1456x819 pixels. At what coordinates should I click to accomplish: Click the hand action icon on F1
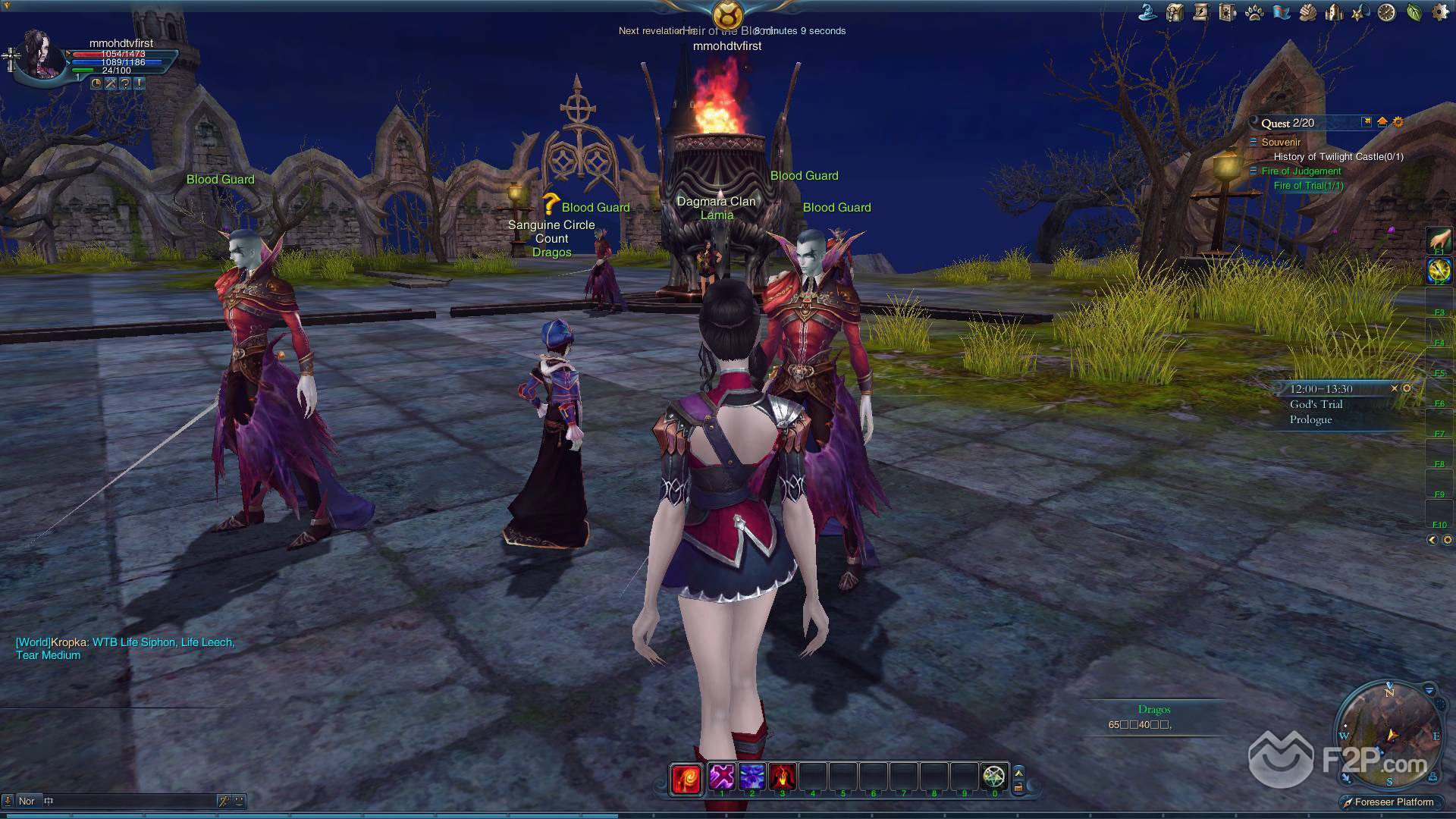pyautogui.click(x=1439, y=240)
